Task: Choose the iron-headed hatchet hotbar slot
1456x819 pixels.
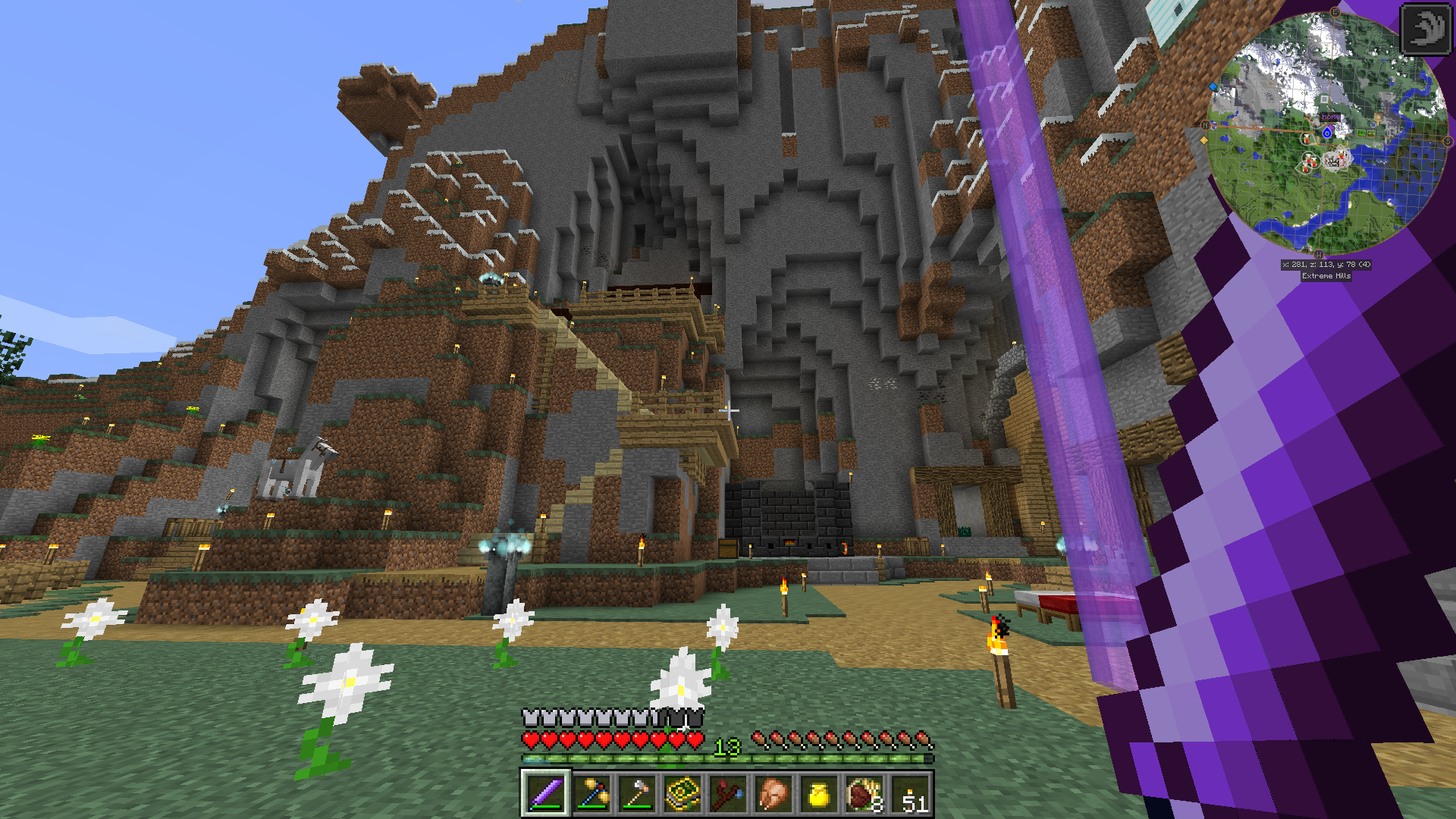Action: tap(636, 794)
